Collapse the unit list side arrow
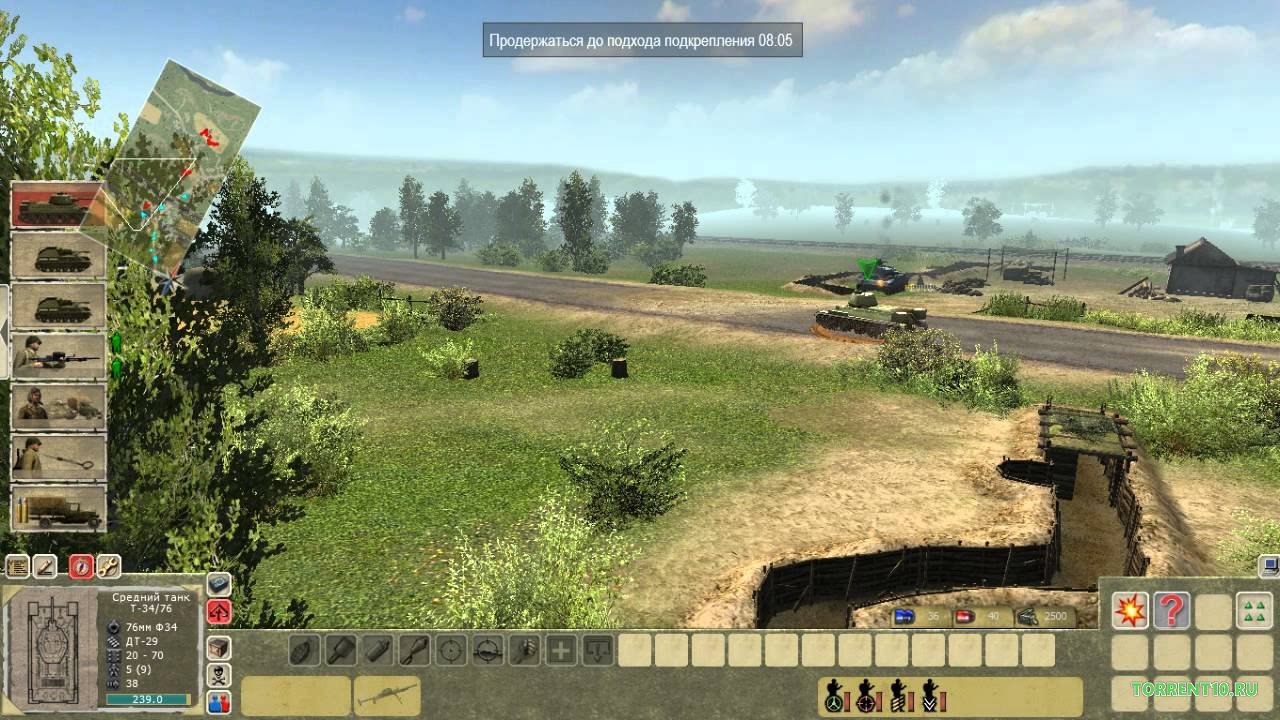Viewport: 1280px width, 720px height. [4, 318]
